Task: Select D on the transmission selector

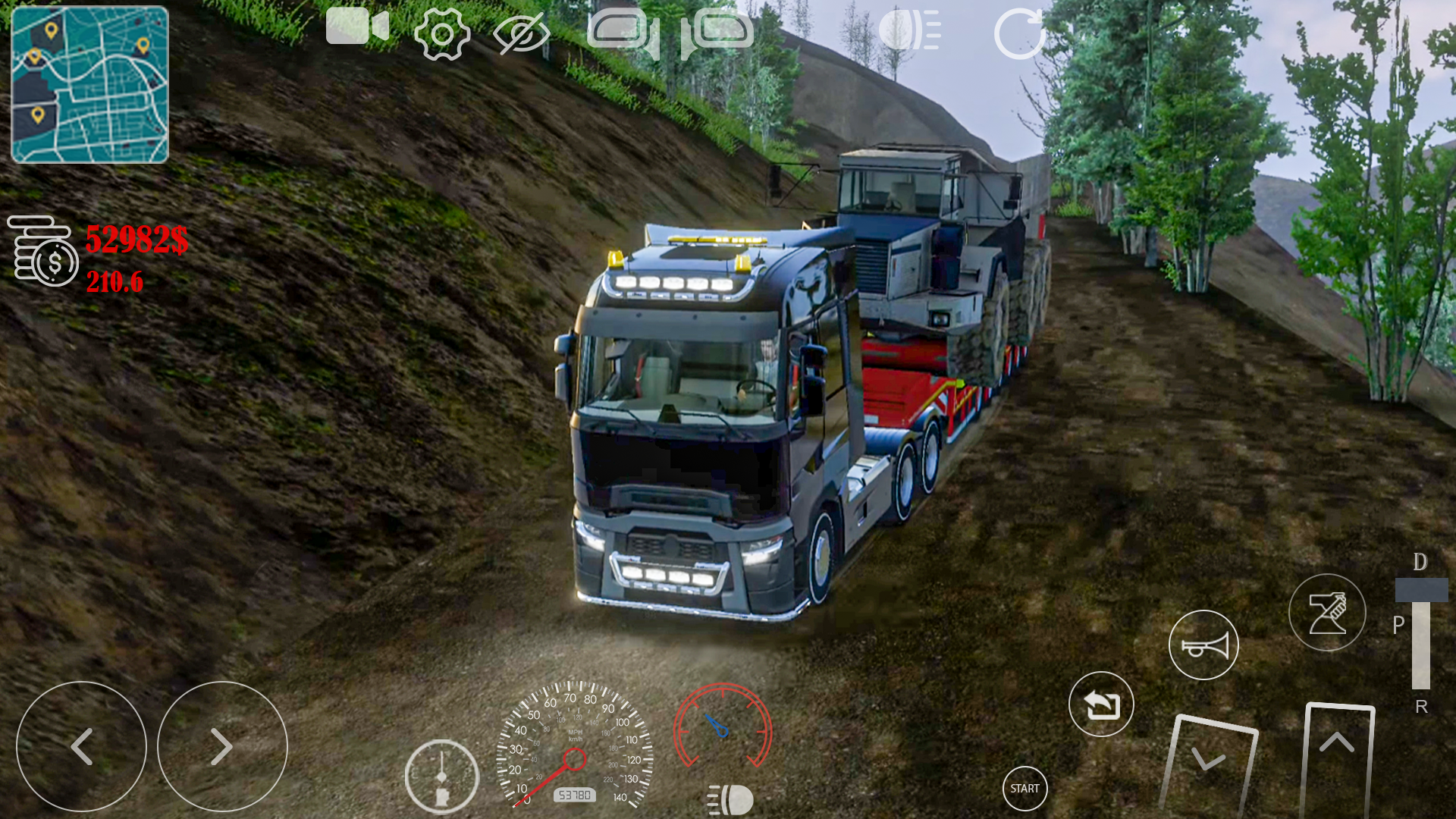Action: click(x=1419, y=563)
